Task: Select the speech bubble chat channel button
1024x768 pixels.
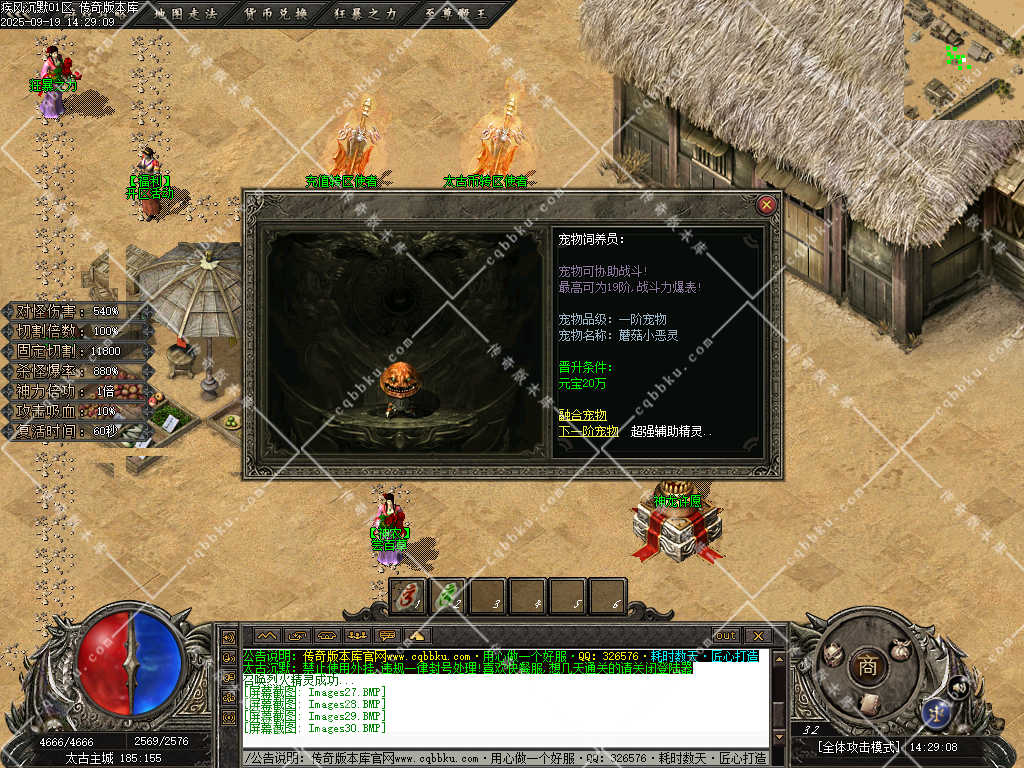Action: pyautogui.click(x=387, y=635)
